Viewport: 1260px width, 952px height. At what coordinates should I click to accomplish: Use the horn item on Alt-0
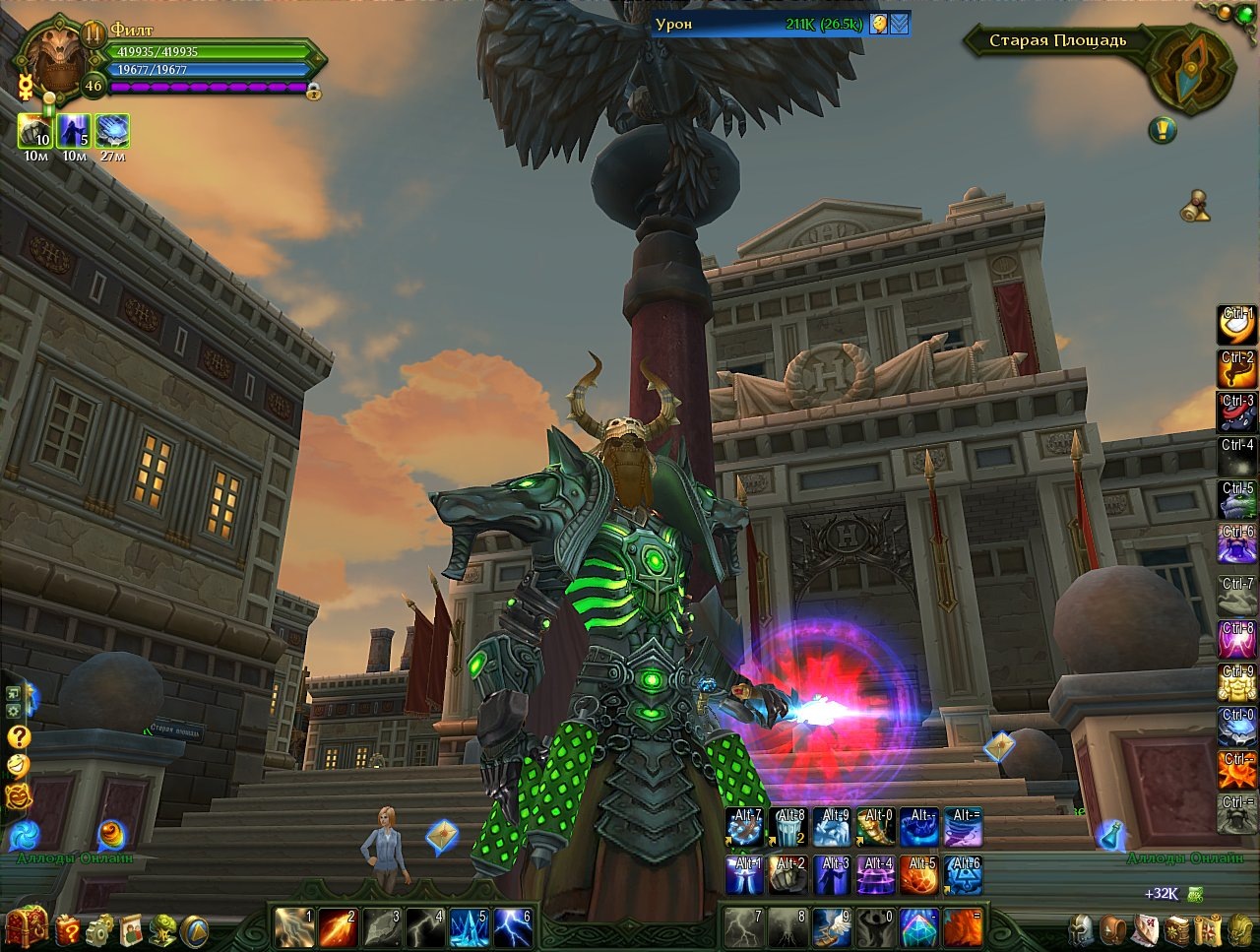[876, 828]
